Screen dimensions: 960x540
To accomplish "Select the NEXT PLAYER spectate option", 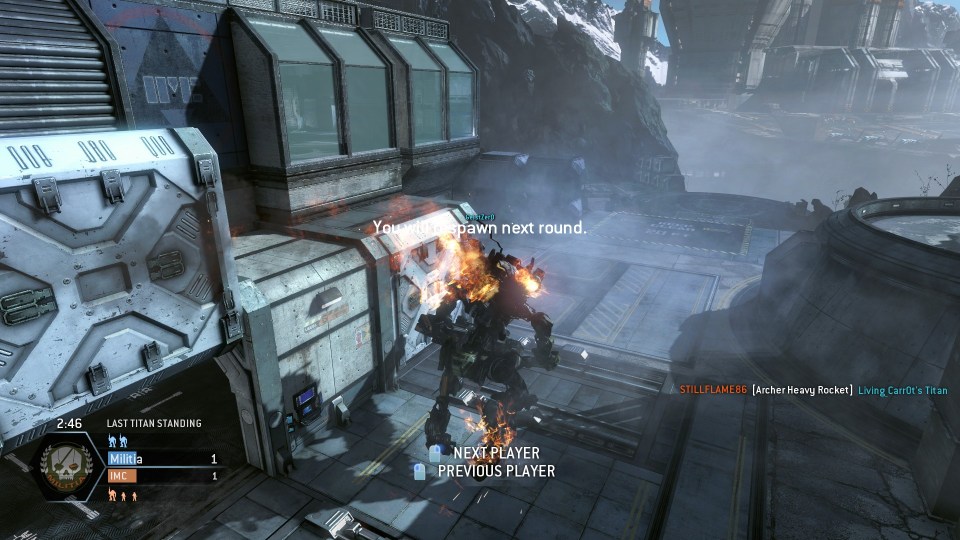I will 495,453.
